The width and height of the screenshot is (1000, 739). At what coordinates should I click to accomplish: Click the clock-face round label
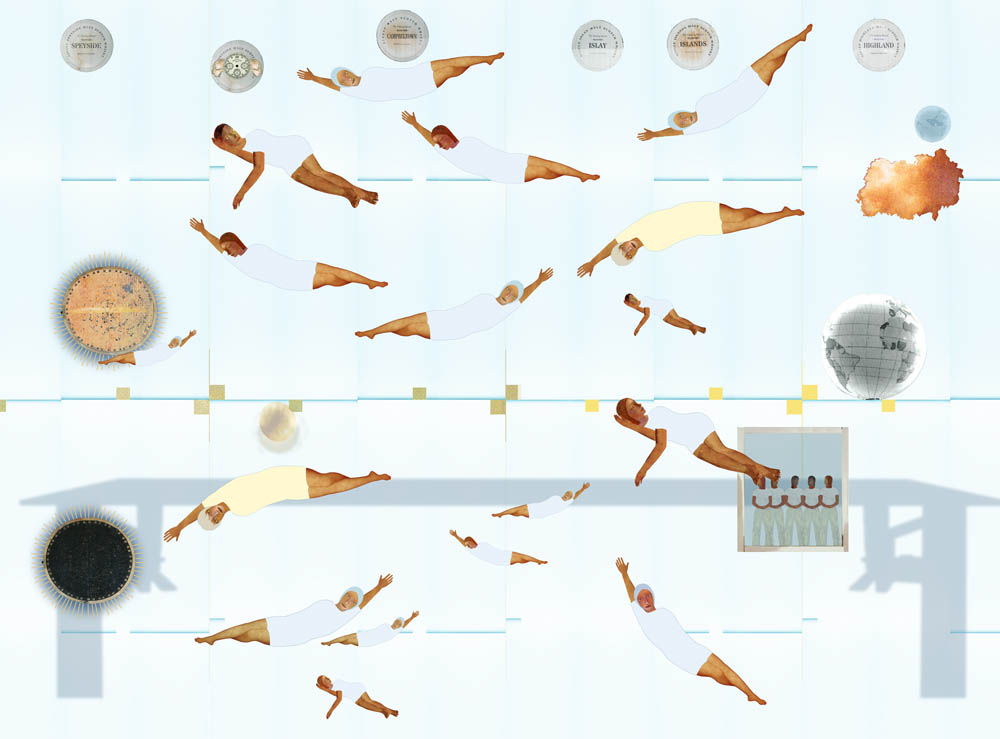tap(237, 66)
